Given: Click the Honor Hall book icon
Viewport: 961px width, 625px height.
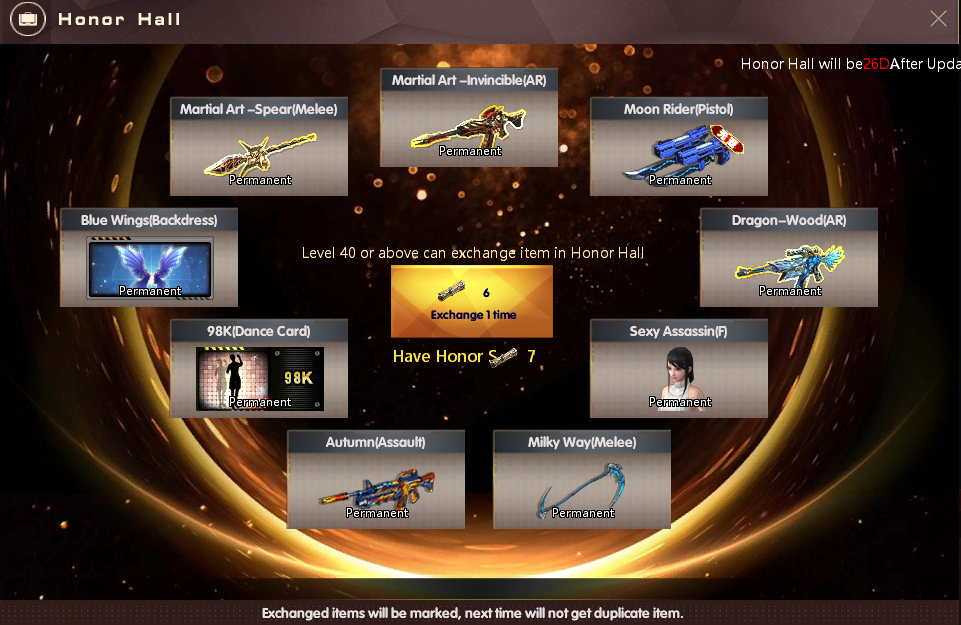Looking at the screenshot, I should click(28, 19).
